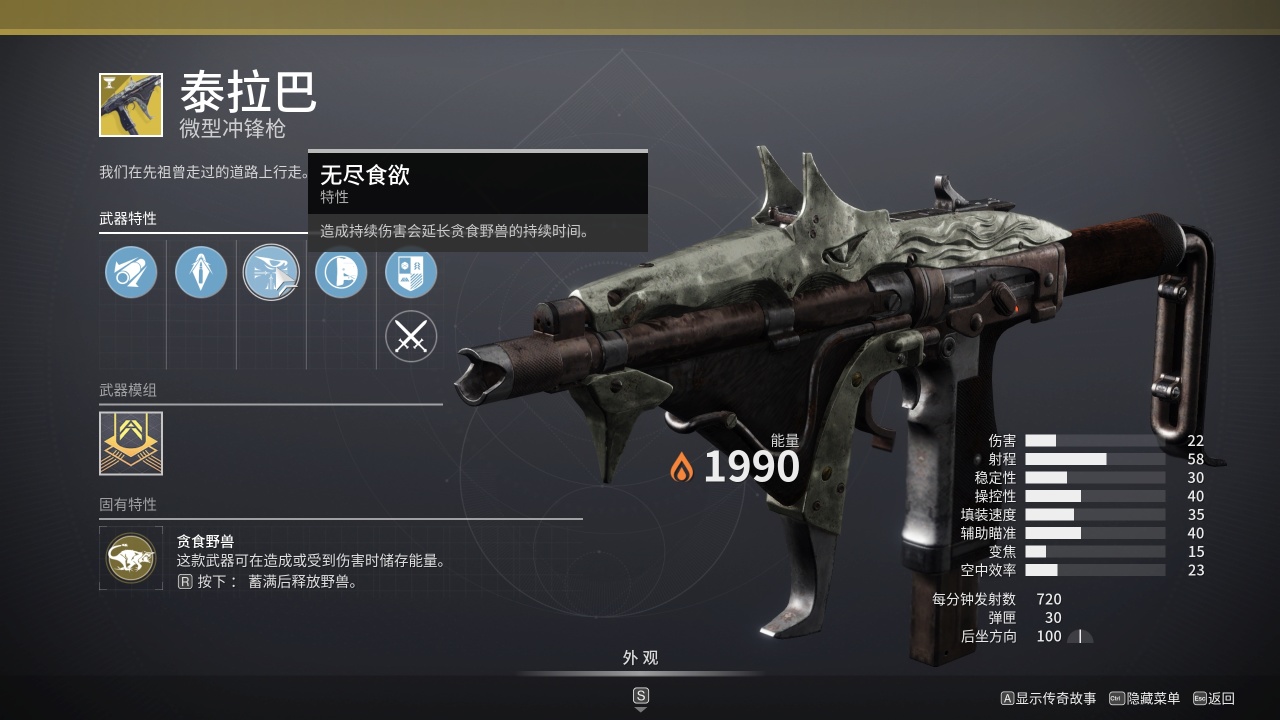1280x720 pixels.
Task: Show the exotic lore via 显示传奇故事
Action: point(1048,698)
